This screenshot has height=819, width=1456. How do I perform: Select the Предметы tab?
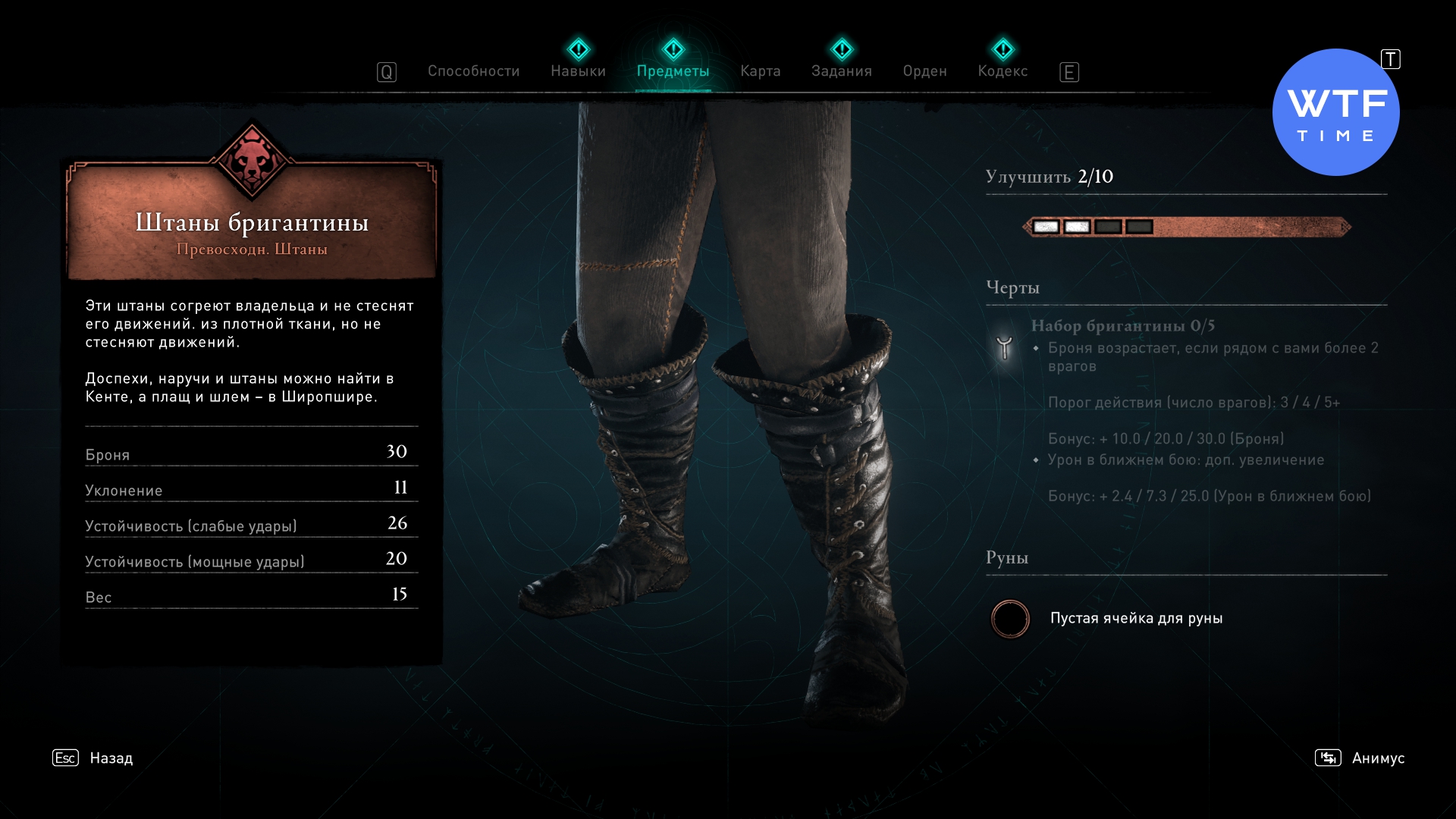tap(673, 71)
